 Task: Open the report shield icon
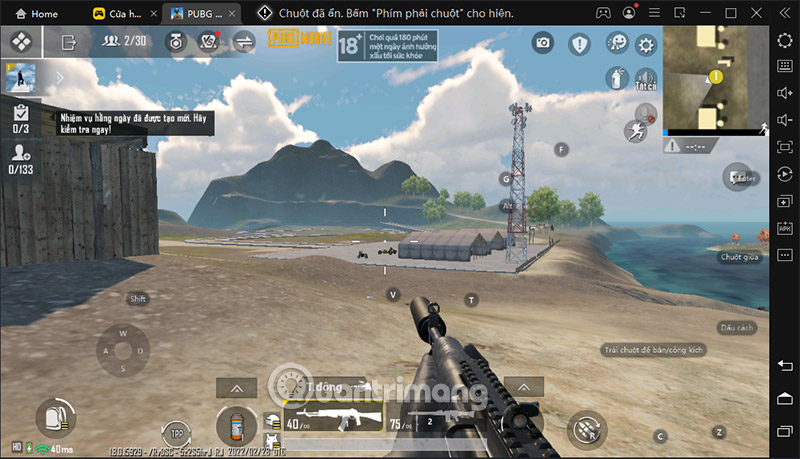580,43
